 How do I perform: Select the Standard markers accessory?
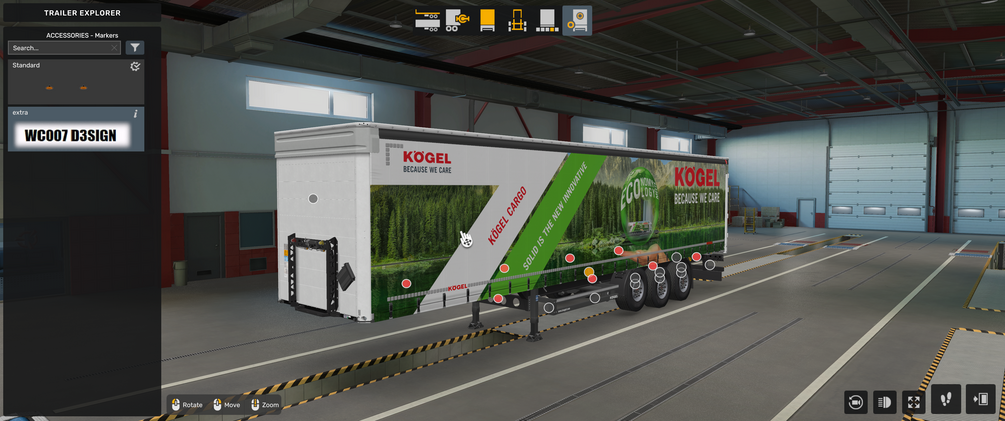[x=76, y=82]
